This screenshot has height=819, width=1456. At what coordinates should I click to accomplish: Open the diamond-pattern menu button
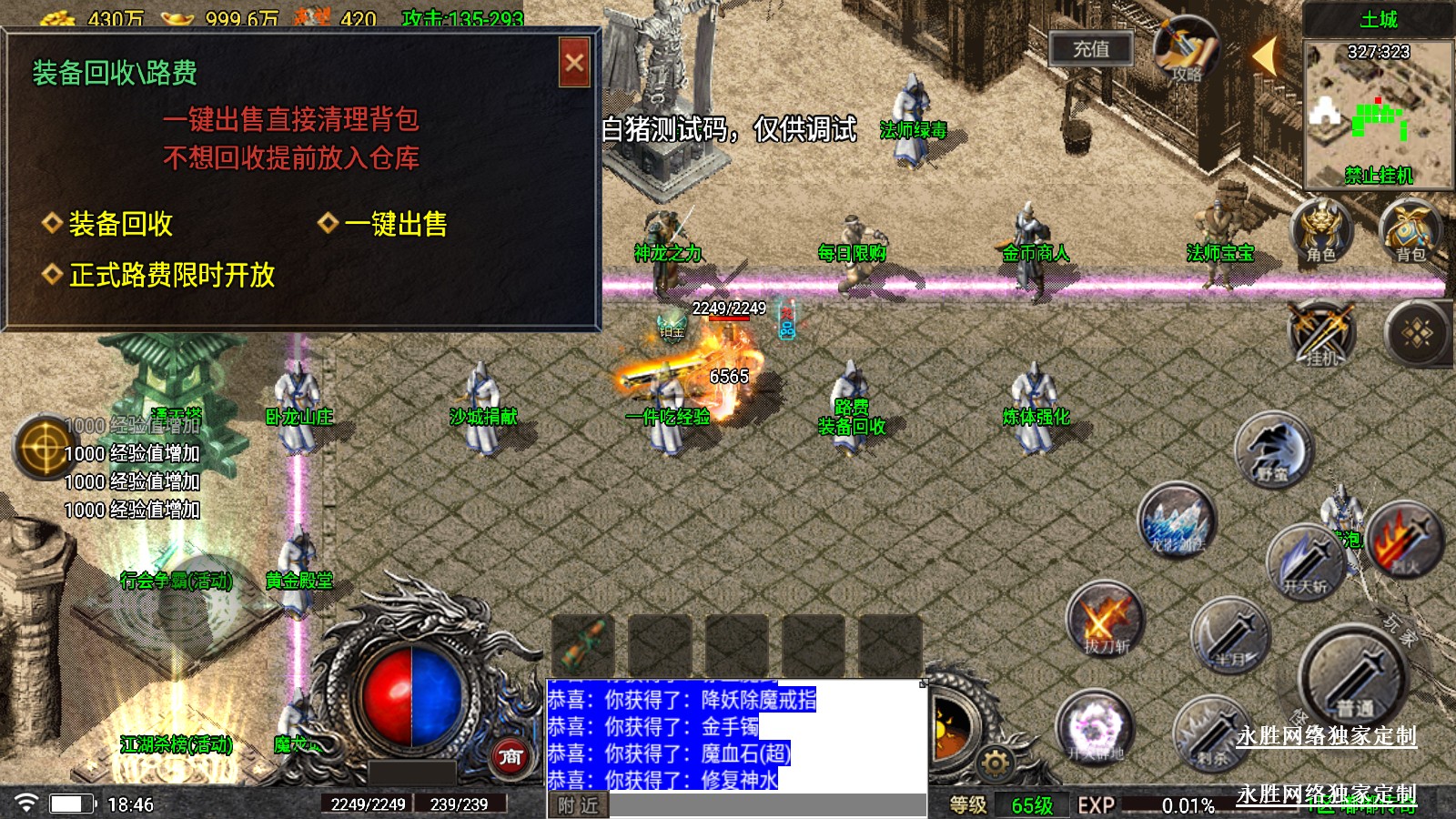click(1417, 334)
